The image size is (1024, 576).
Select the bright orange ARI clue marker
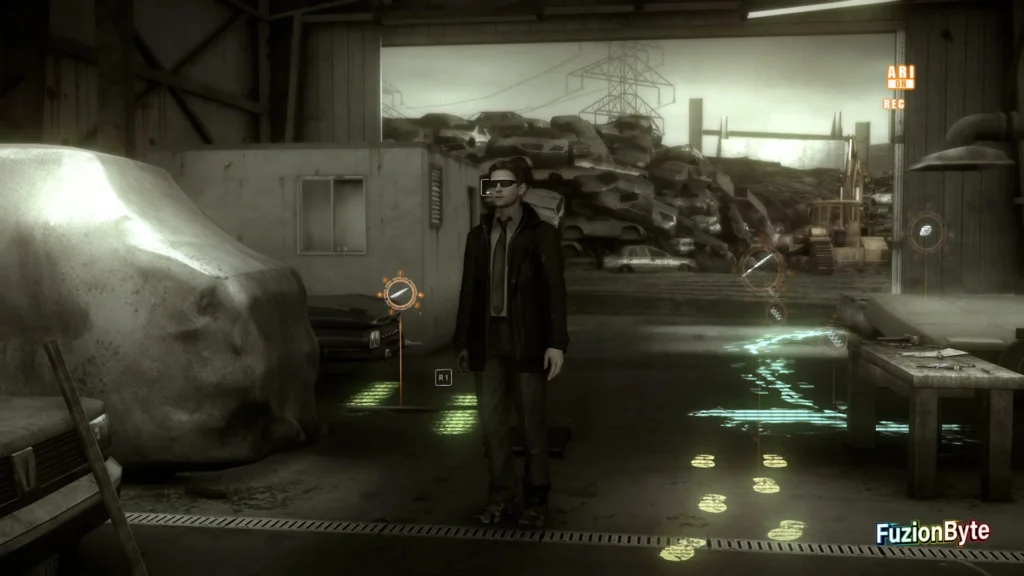click(400, 293)
